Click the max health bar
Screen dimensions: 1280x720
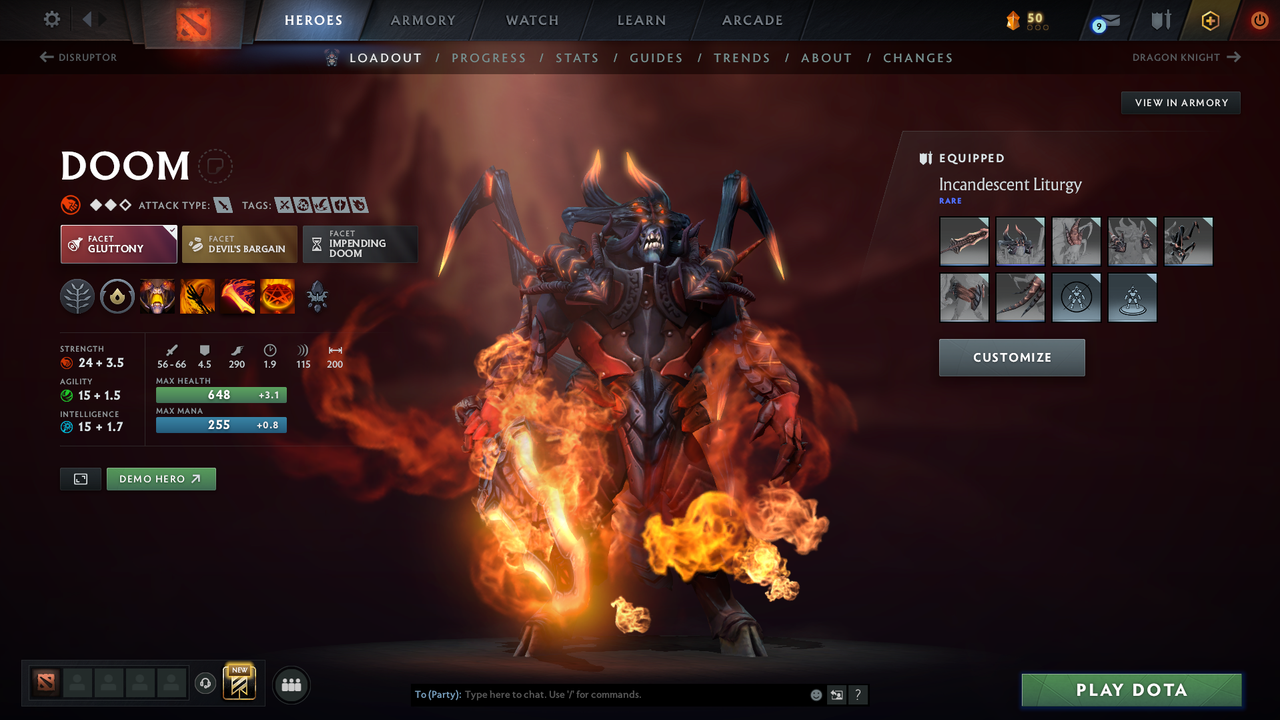click(221, 395)
